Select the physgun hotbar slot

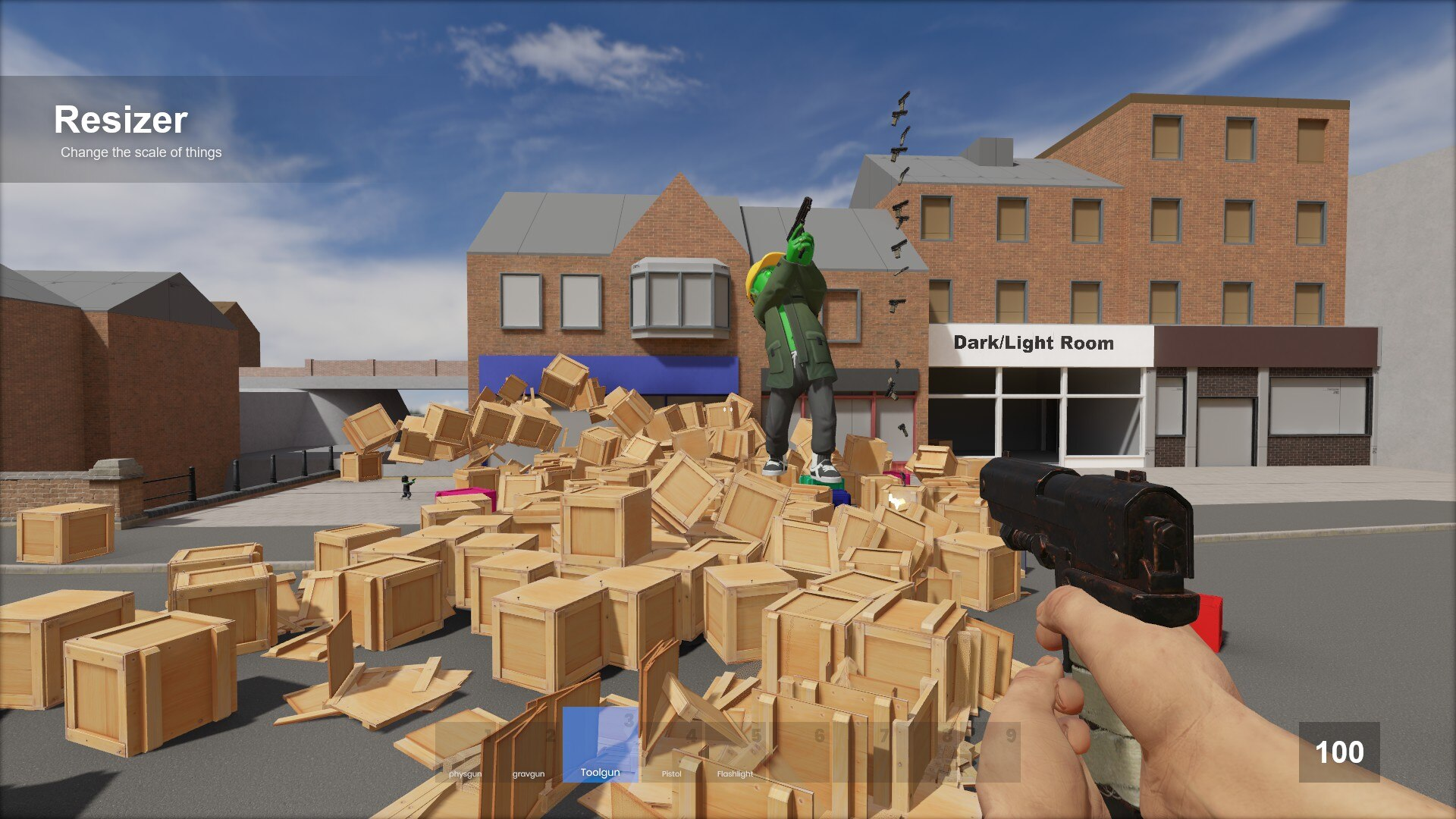[x=466, y=752]
